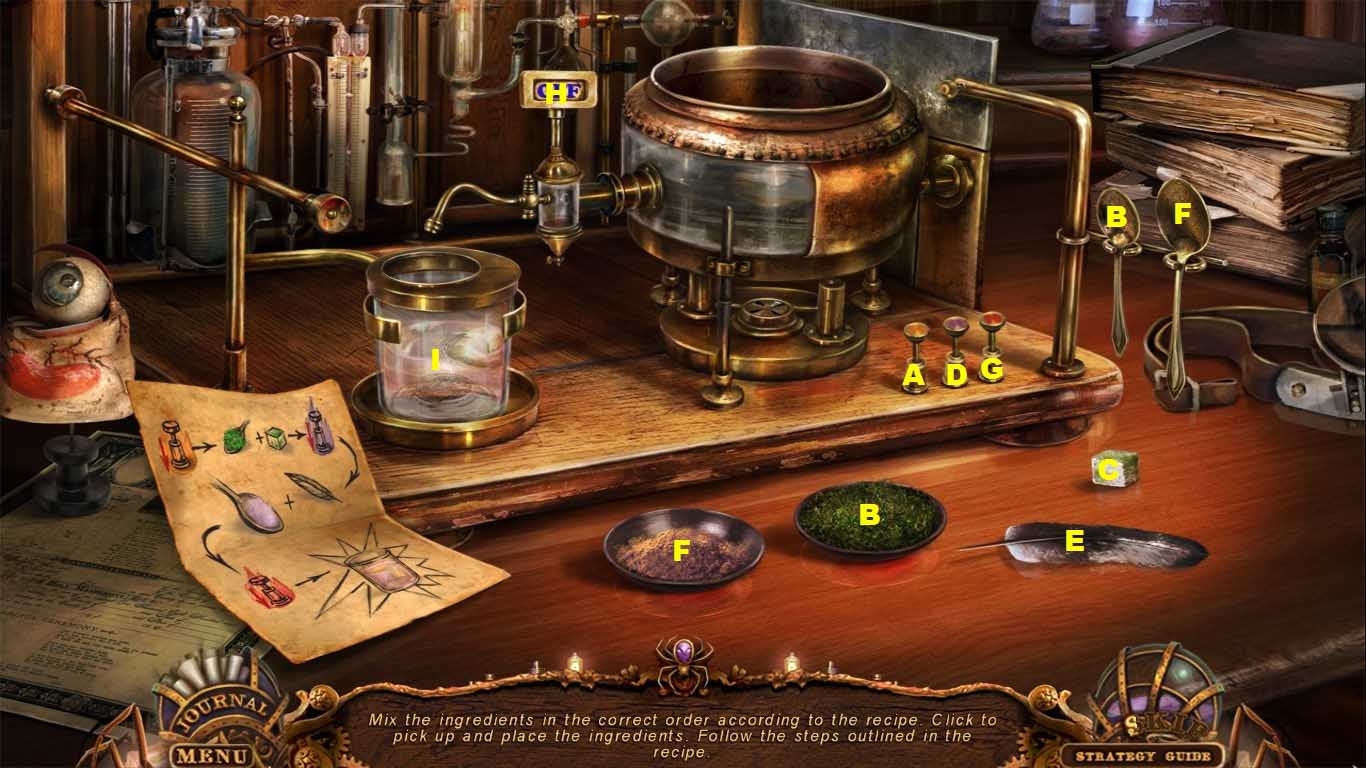Image resolution: width=1366 pixels, height=768 pixels.
Task: Pick up the green herb dish
Action: click(x=870, y=517)
